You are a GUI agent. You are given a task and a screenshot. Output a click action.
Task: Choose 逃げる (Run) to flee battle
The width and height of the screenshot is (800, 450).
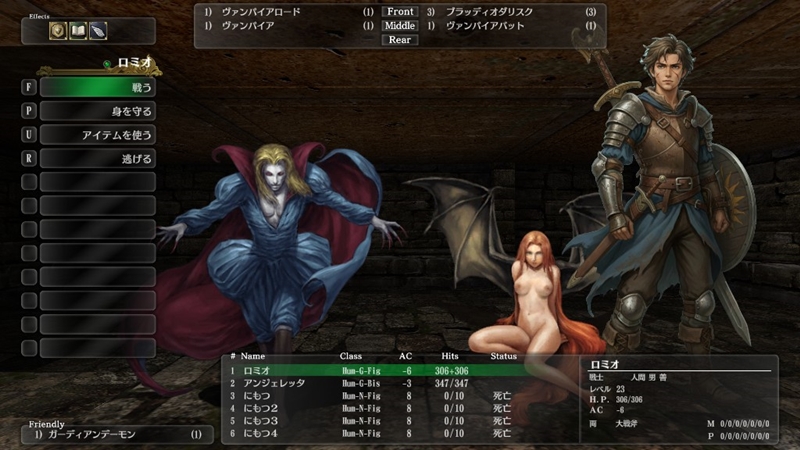[x=97, y=159]
